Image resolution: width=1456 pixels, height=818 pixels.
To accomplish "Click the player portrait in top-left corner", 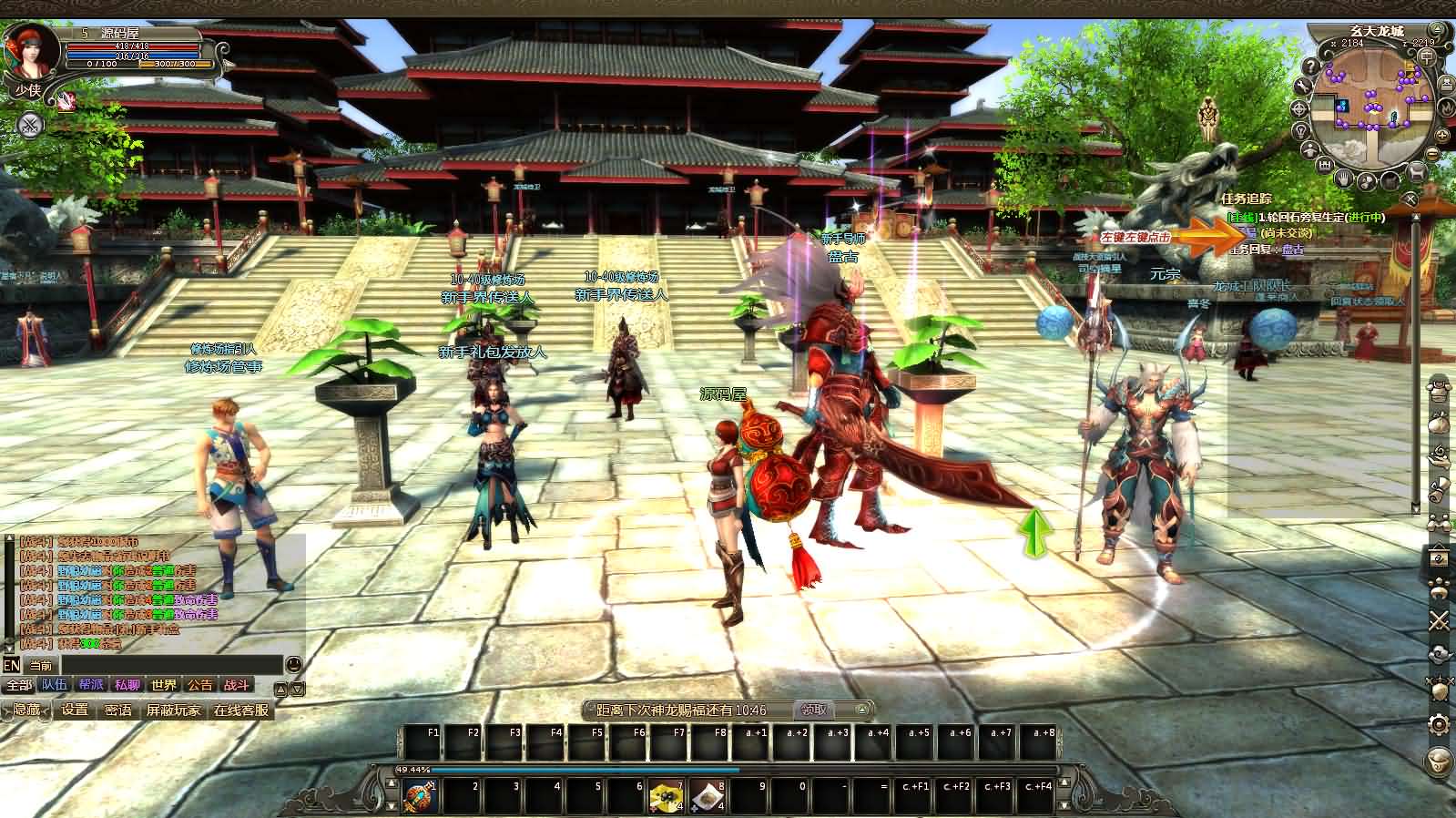I will click(x=32, y=50).
